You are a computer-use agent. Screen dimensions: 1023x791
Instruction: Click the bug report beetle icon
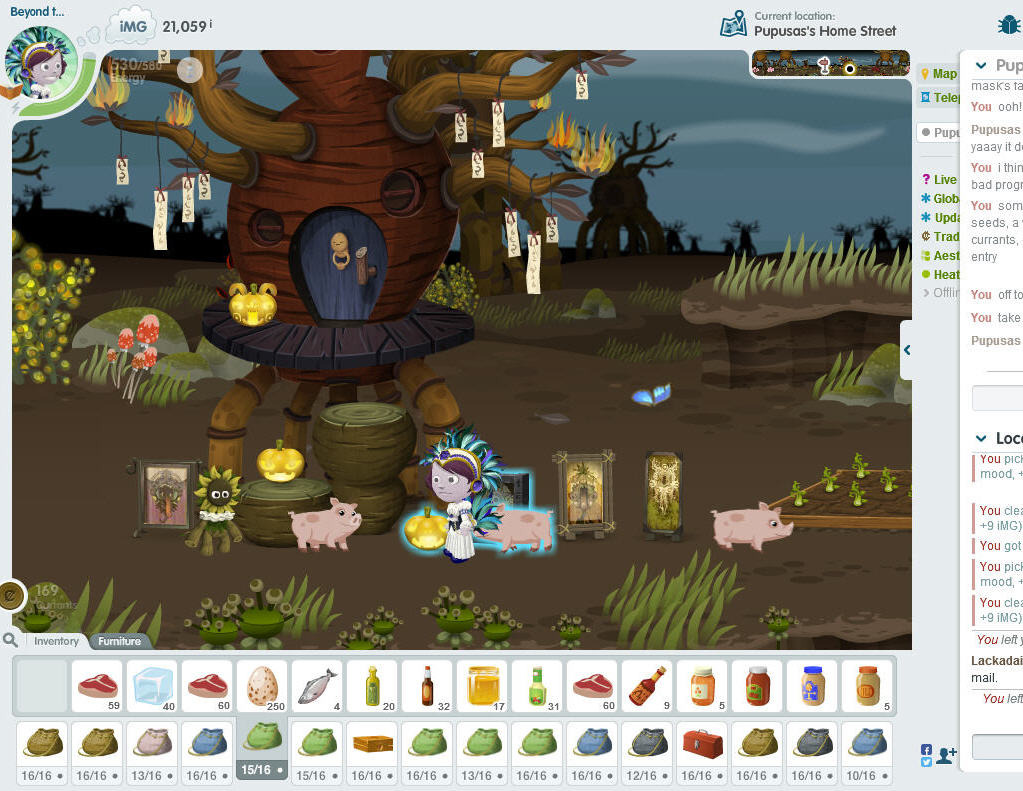1007,25
